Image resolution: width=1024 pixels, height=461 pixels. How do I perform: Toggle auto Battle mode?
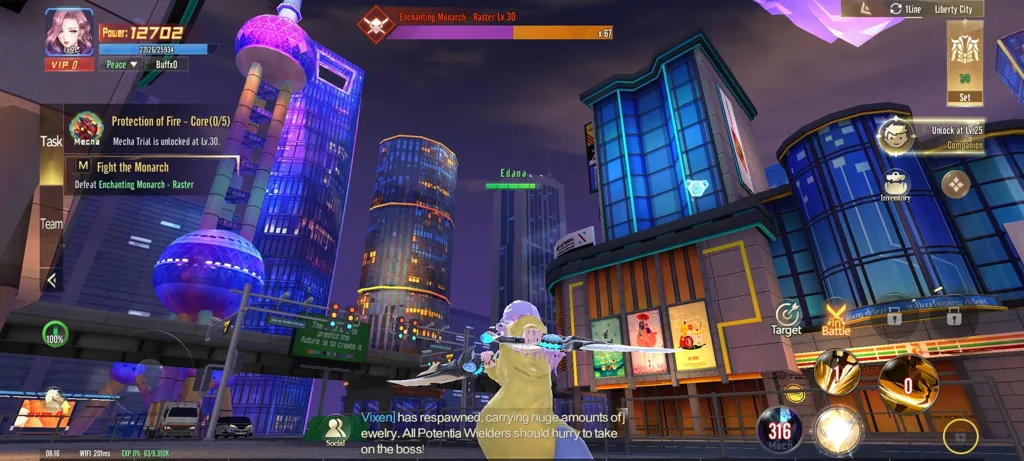pyautogui.click(x=835, y=316)
